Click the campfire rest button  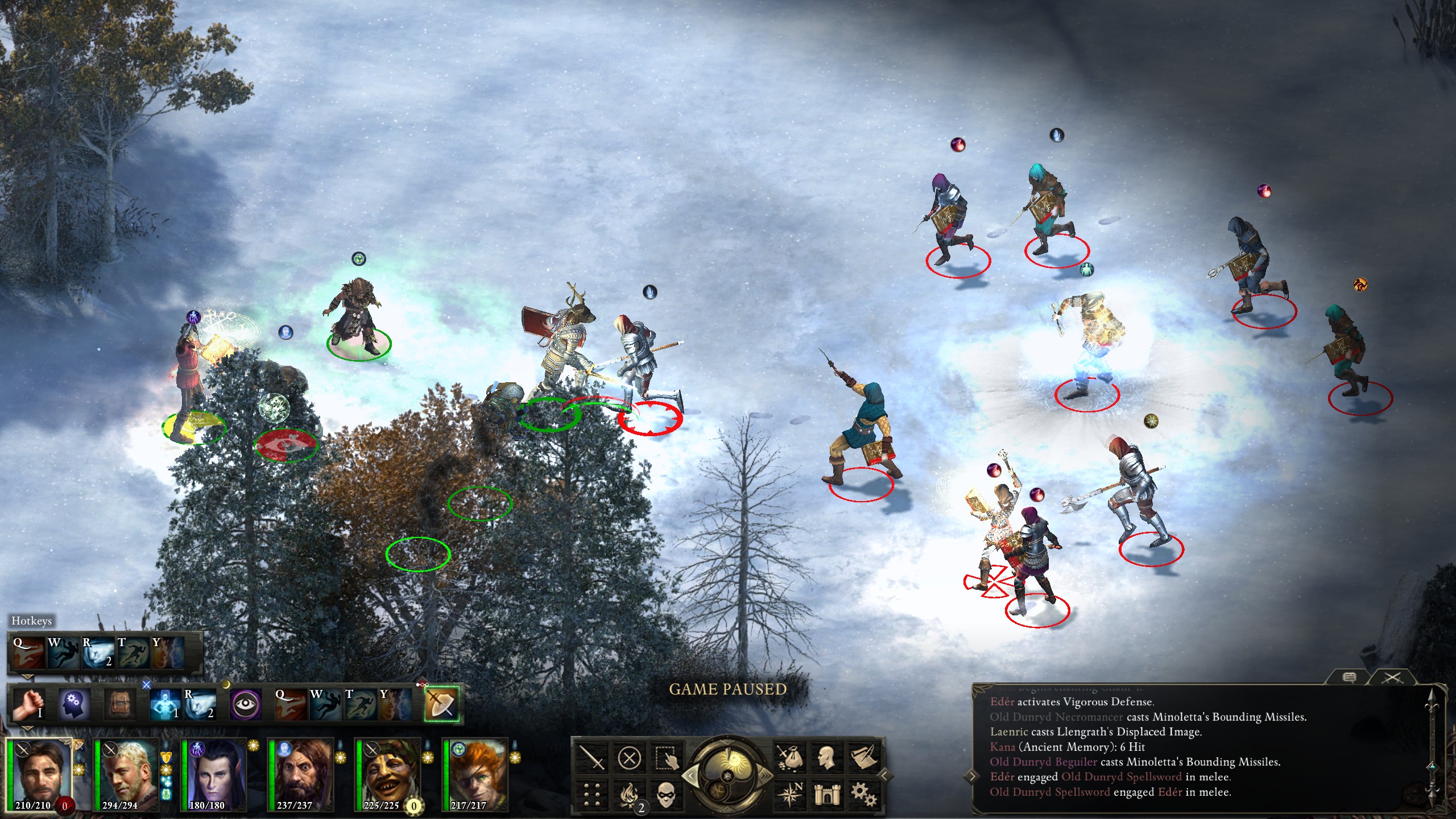(x=629, y=794)
